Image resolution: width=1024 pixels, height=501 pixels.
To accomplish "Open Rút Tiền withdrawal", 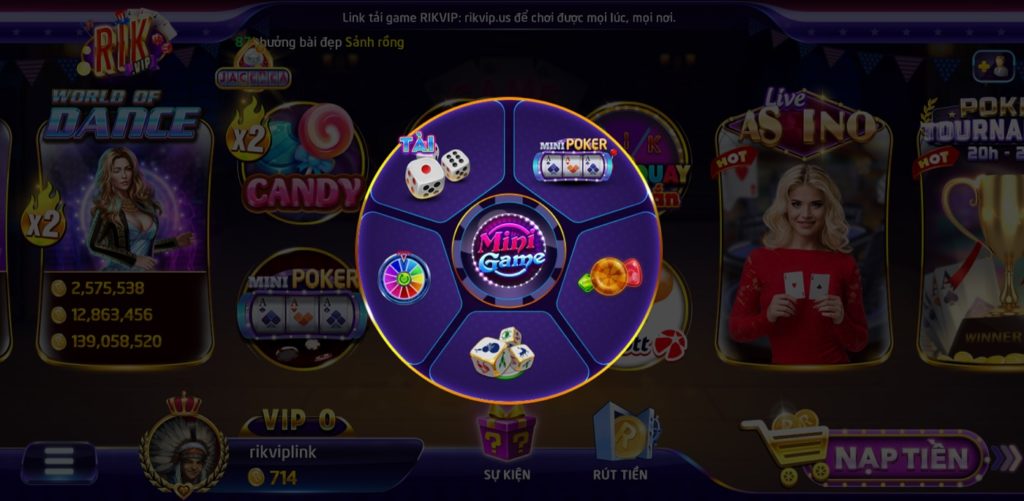I will point(622,440).
